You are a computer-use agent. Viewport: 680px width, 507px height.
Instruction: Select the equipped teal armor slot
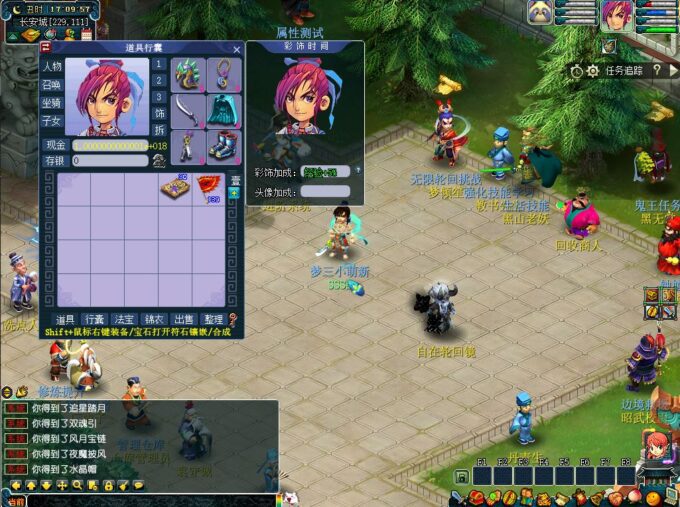click(x=222, y=108)
